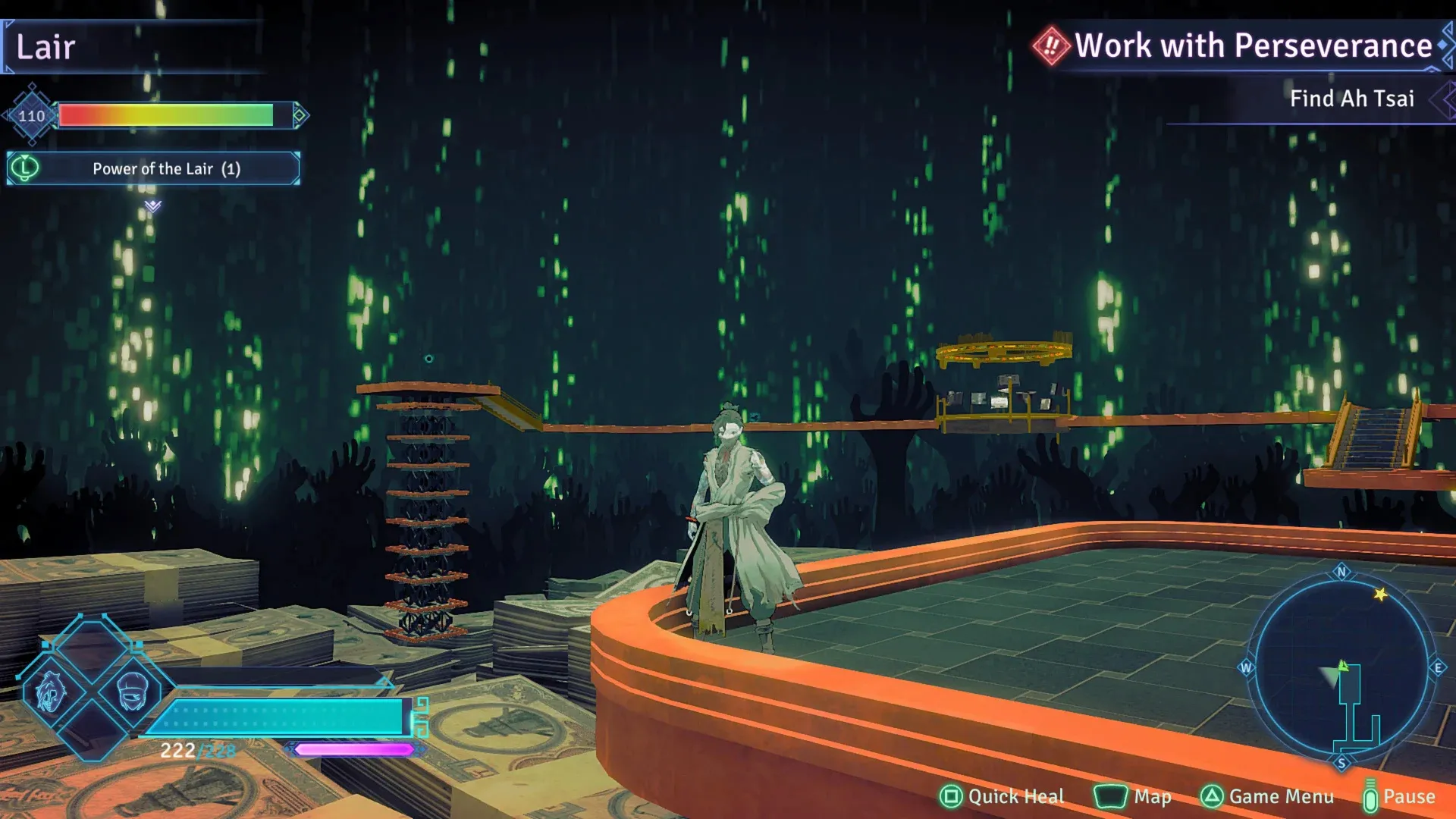Switch to the masked character portrait
Screen dimensions: 1456x819
133,690
